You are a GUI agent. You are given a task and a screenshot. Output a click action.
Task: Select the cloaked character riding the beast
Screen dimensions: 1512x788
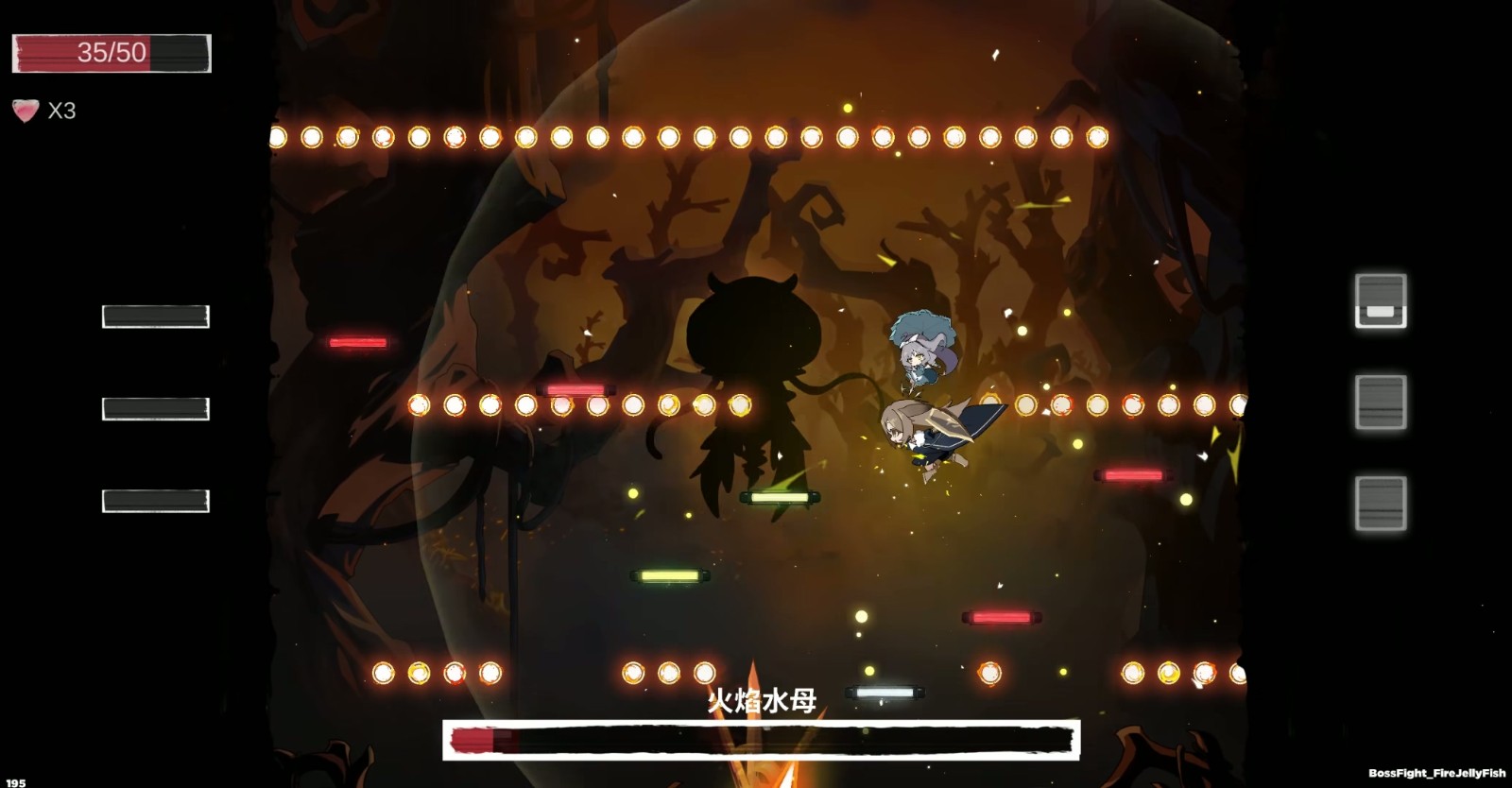[936, 435]
